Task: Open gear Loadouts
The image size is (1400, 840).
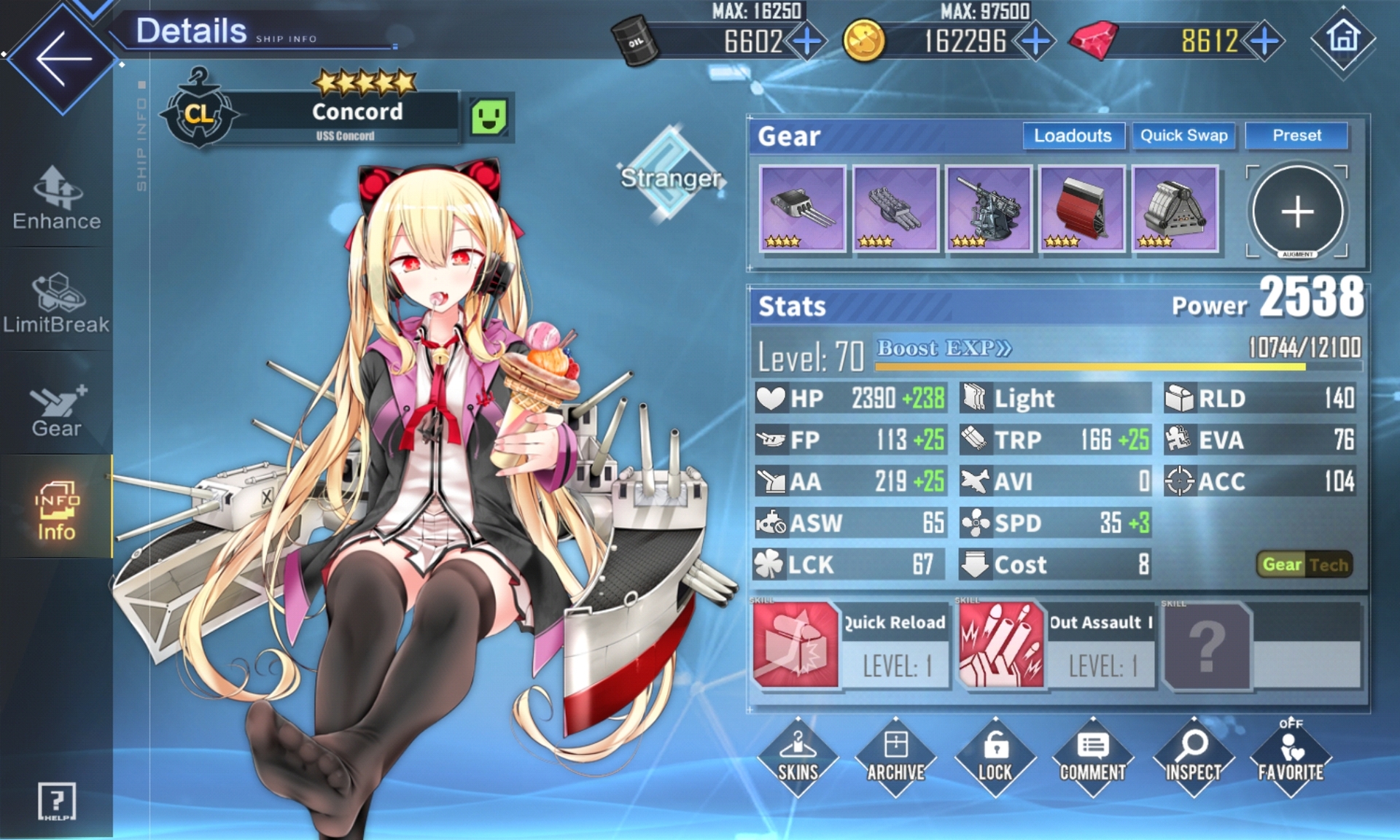Action: coord(1073,136)
